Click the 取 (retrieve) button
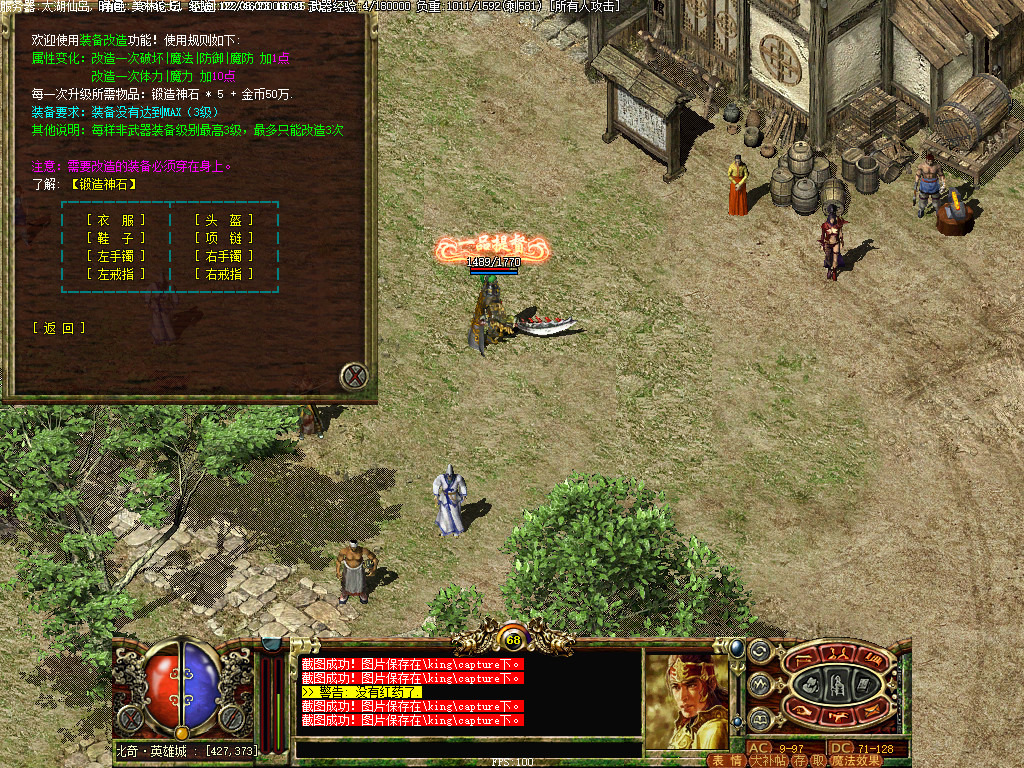The width and height of the screenshot is (1024, 768). tap(818, 761)
